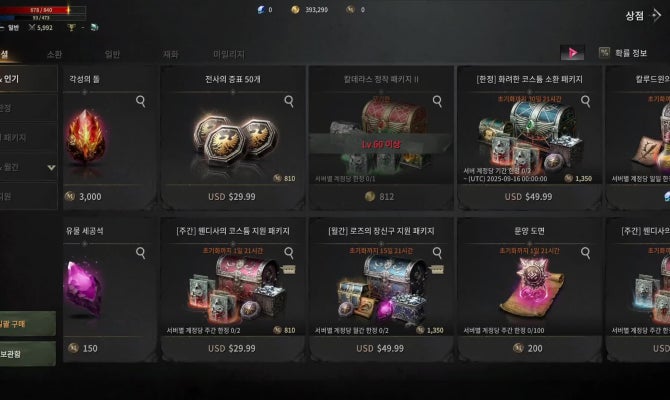Exit the shop via the 상점 button
This screenshot has height=400, width=670.
click(x=640, y=16)
